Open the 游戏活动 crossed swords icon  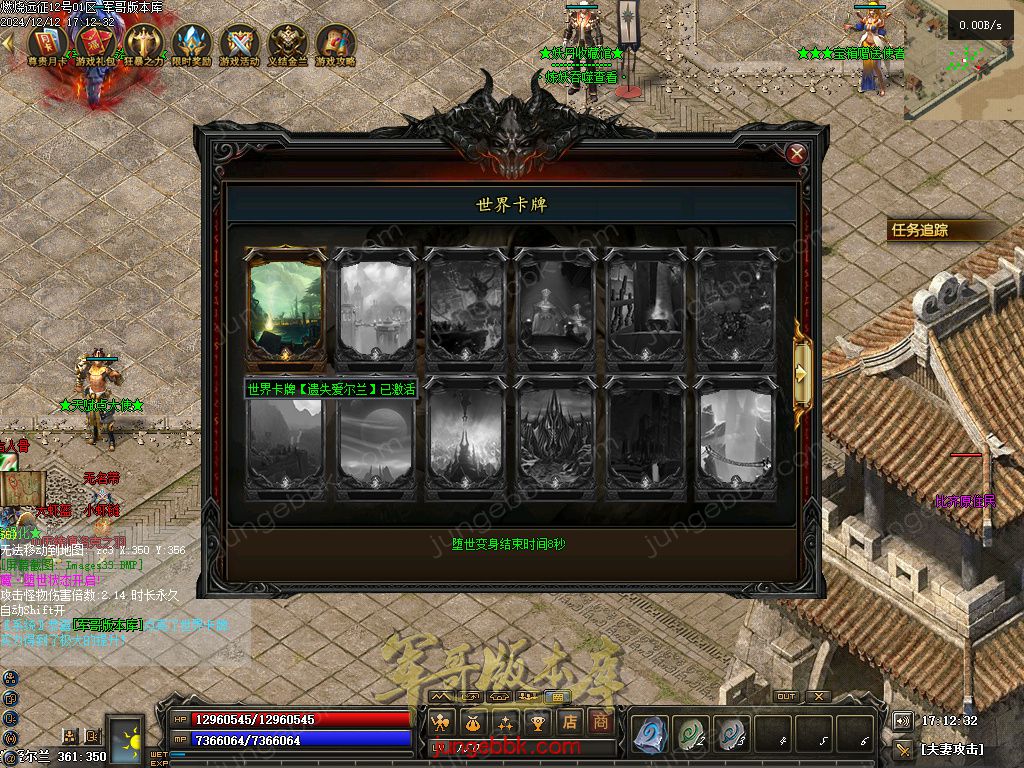click(x=239, y=44)
